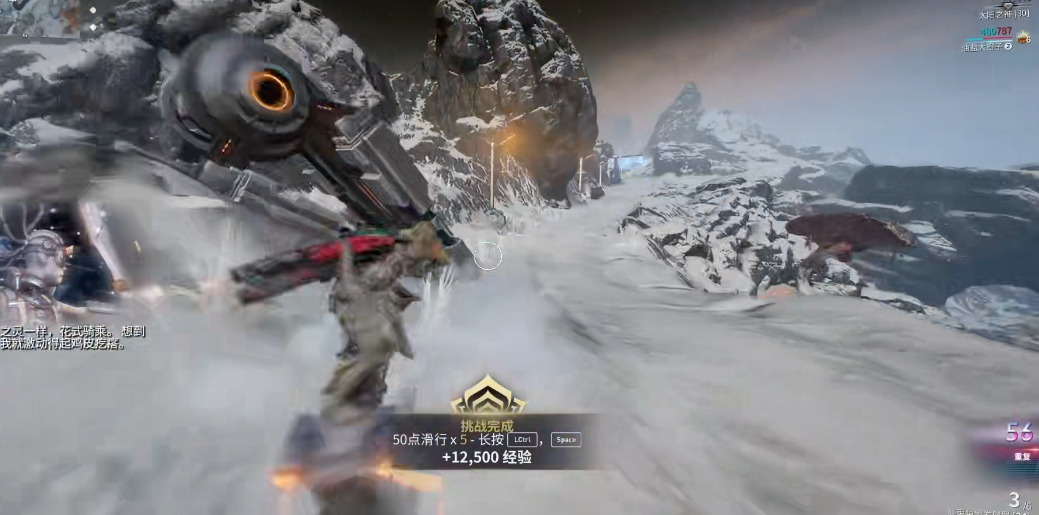Select the orange buff icon beside the shield readout
Screen dimensions: 1039x515
(1023, 38)
